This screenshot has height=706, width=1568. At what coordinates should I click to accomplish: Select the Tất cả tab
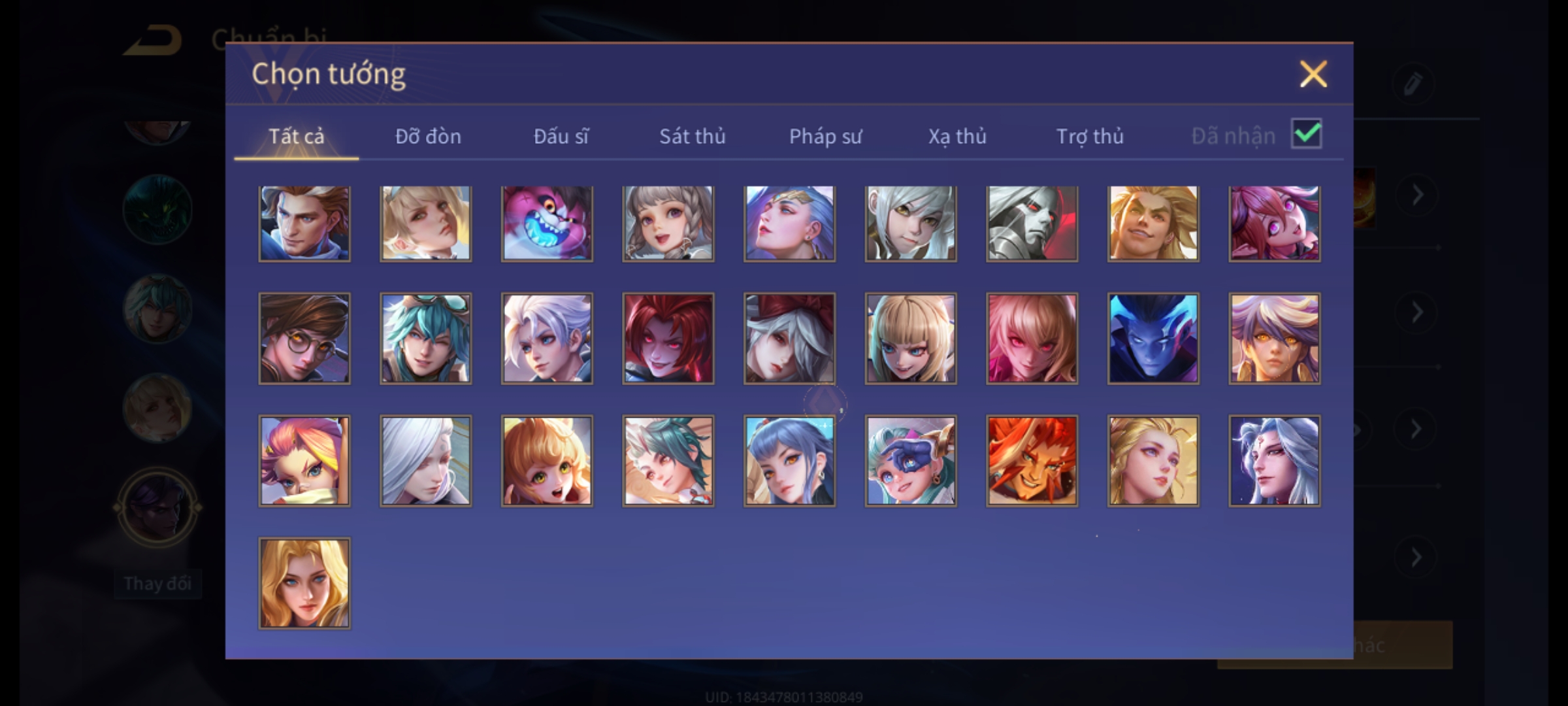click(296, 136)
